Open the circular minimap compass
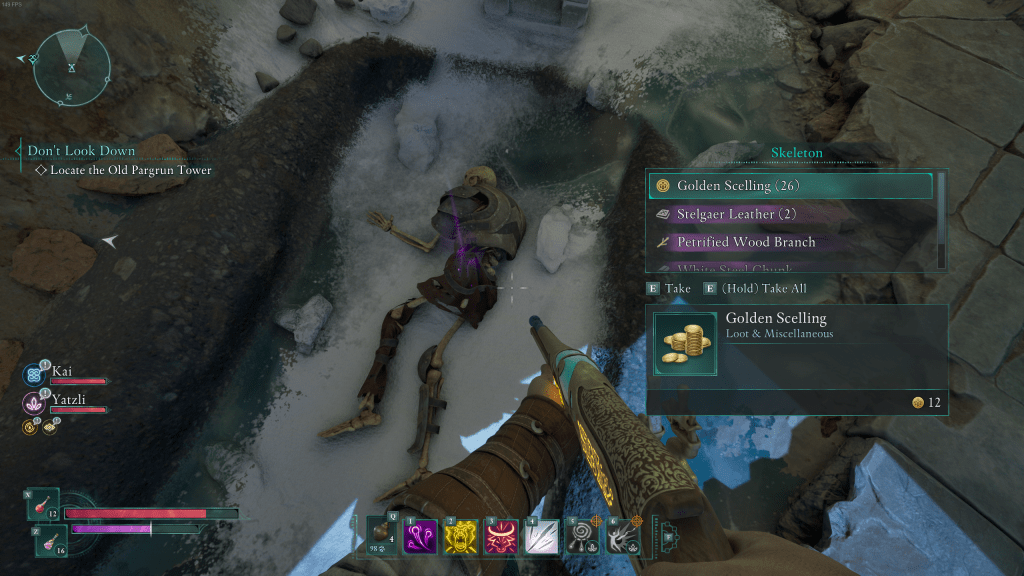This screenshot has height=576, width=1024. pos(72,66)
